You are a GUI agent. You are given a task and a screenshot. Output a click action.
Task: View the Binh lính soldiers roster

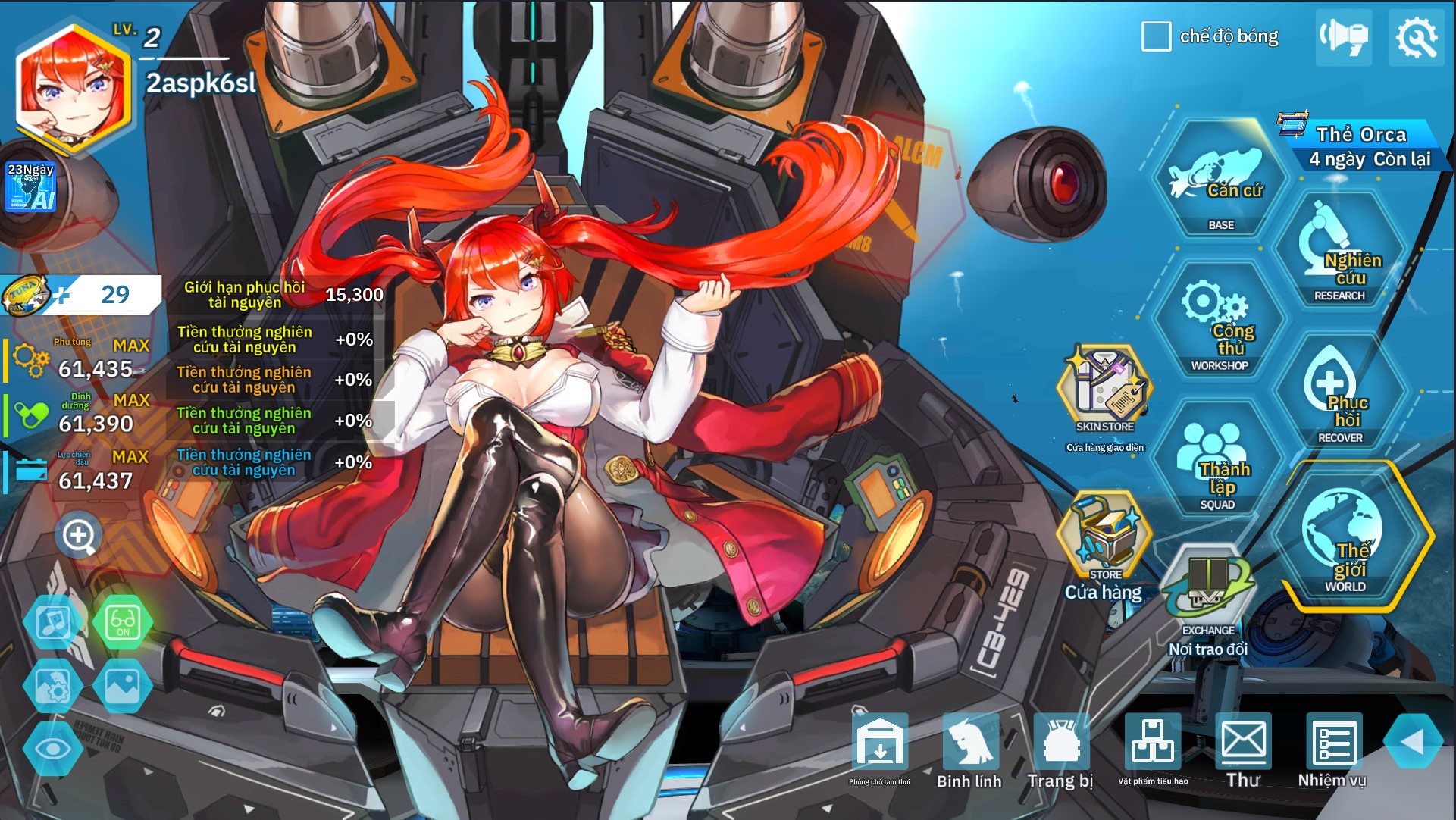(x=969, y=750)
